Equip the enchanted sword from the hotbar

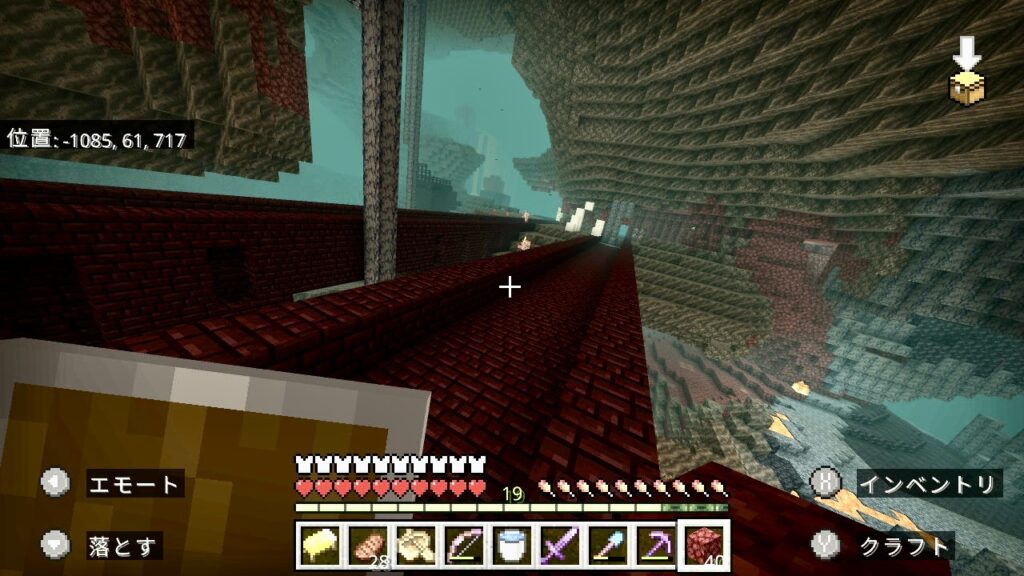(x=560, y=545)
